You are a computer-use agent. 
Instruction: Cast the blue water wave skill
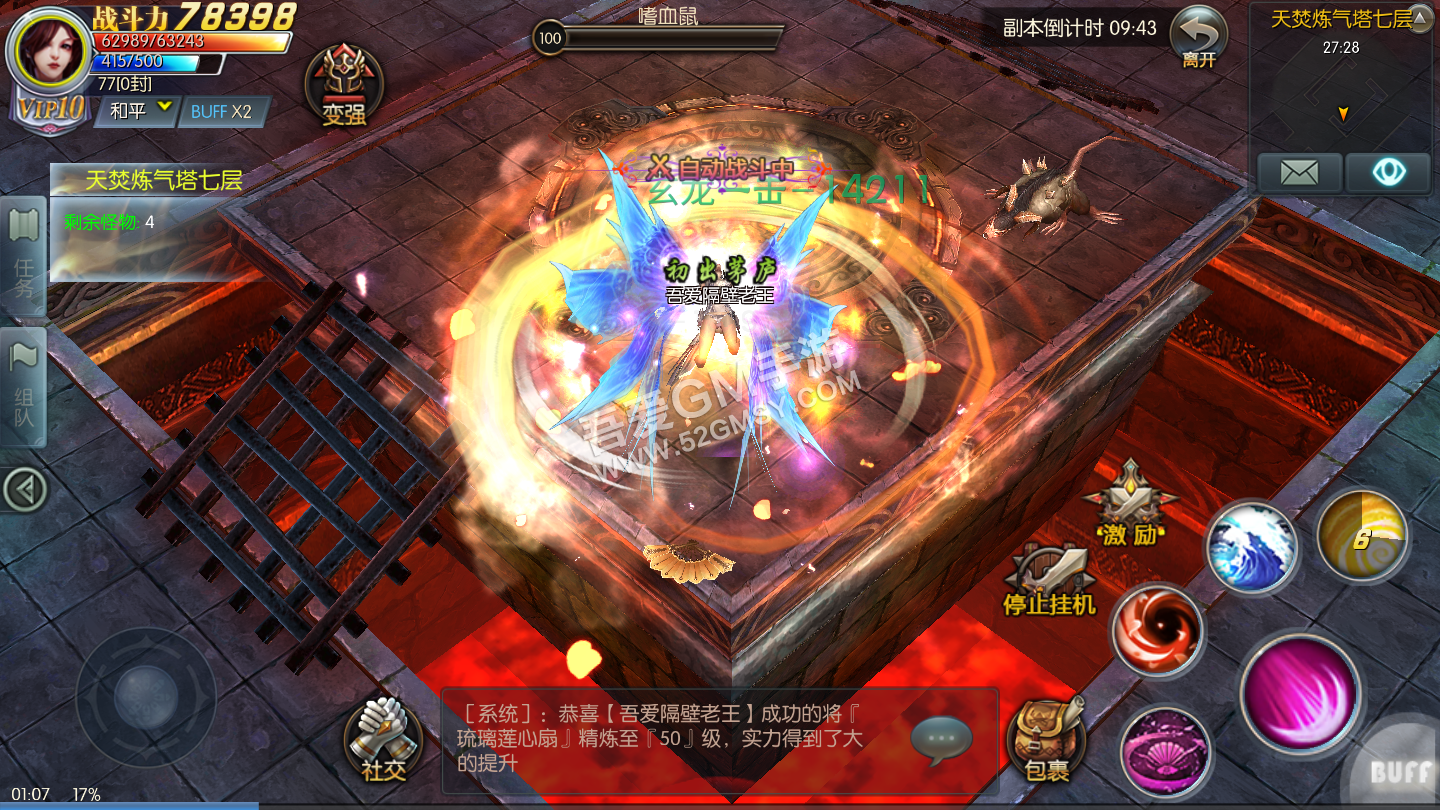(x=1251, y=548)
